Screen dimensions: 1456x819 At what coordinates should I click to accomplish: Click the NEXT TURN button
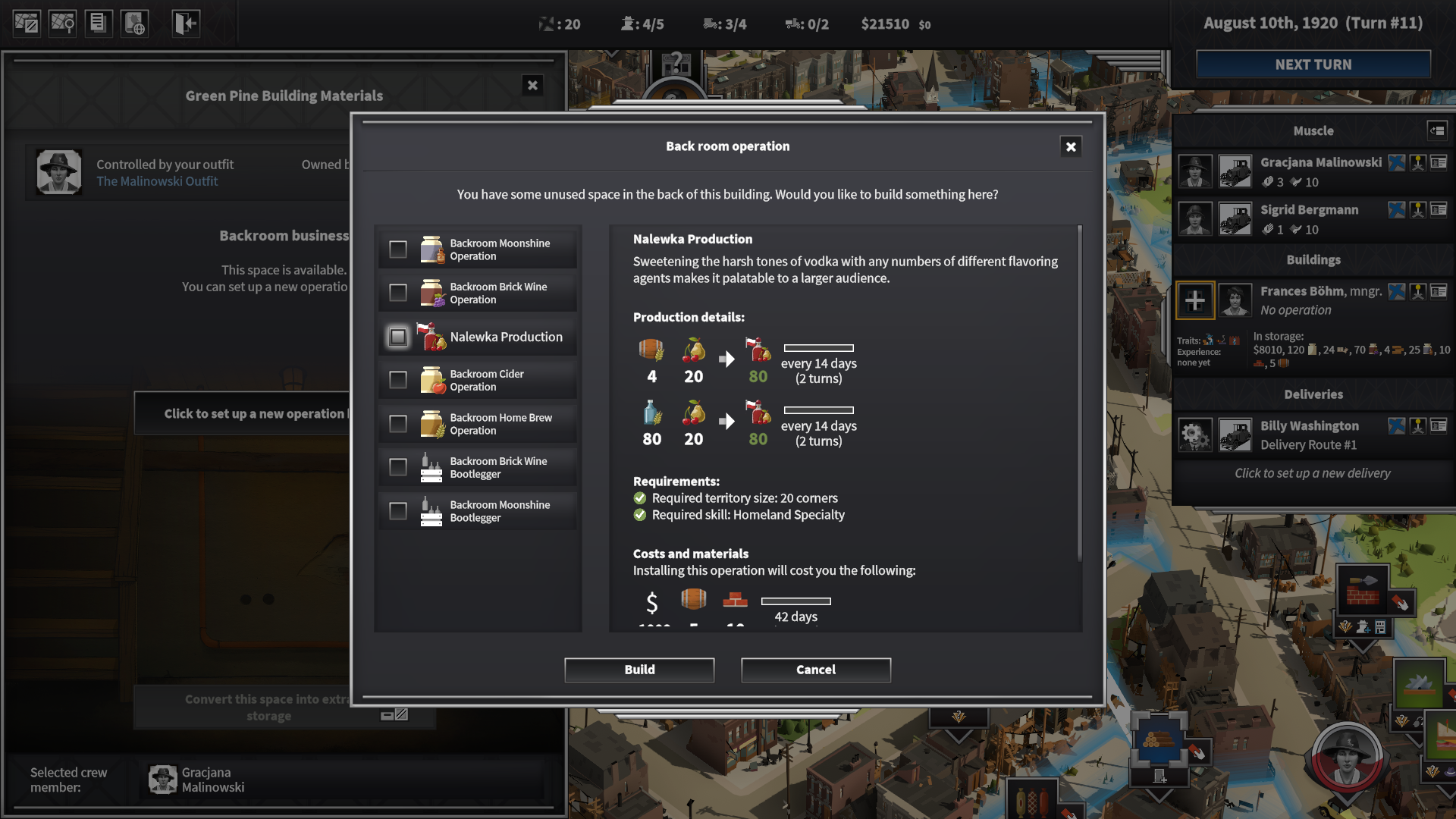[1313, 64]
